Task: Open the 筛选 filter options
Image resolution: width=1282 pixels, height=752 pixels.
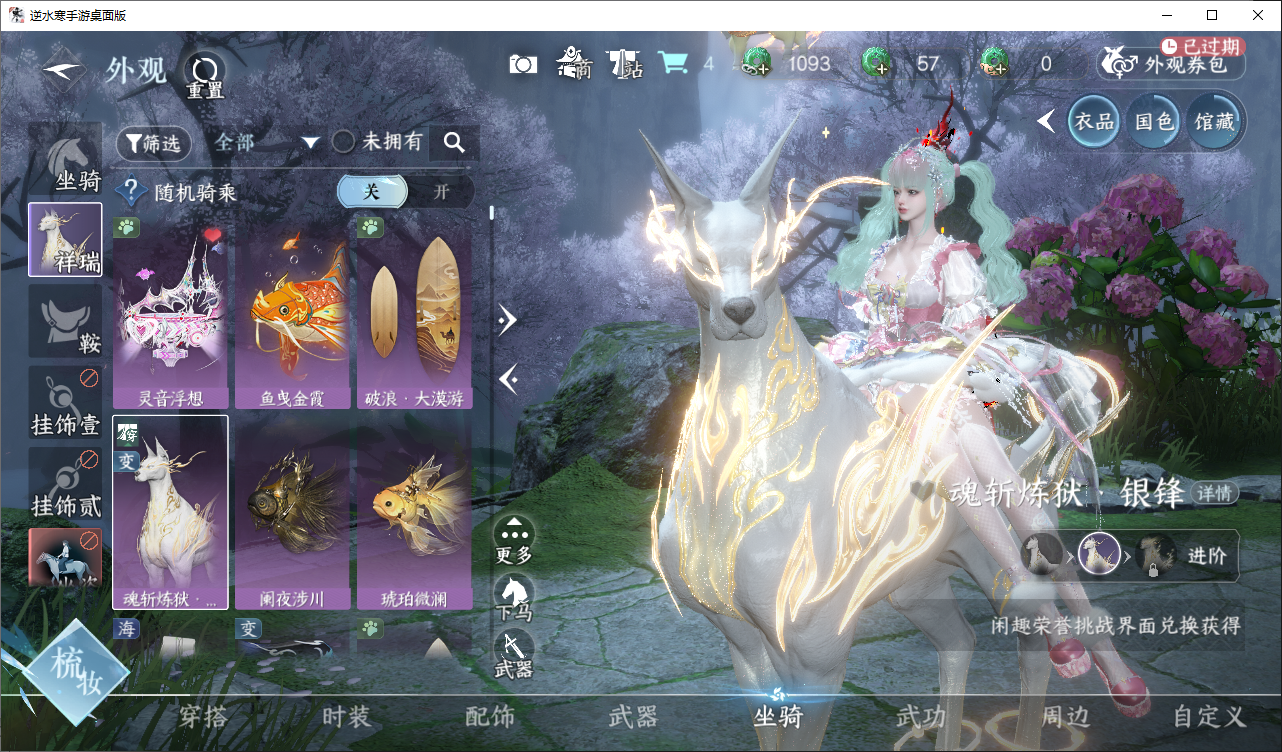Action: click(x=154, y=143)
